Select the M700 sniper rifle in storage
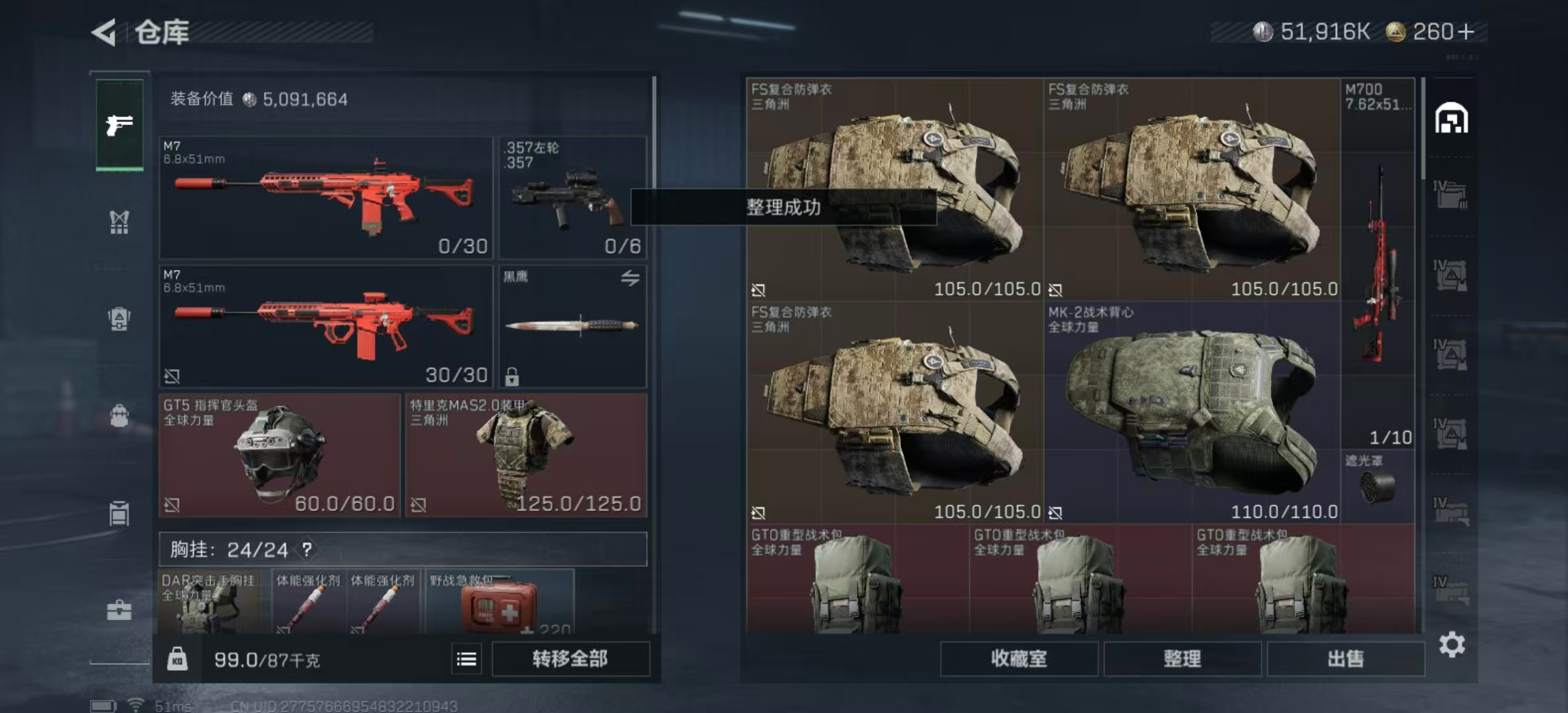Image resolution: width=1568 pixels, height=713 pixels. click(x=1378, y=264)
